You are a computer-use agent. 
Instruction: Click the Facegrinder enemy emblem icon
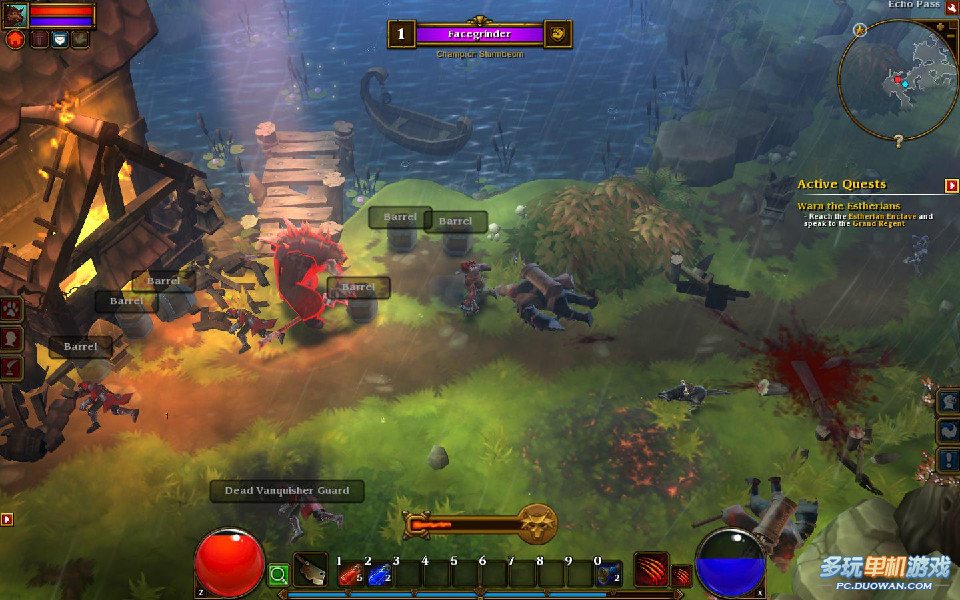point(558,34)
